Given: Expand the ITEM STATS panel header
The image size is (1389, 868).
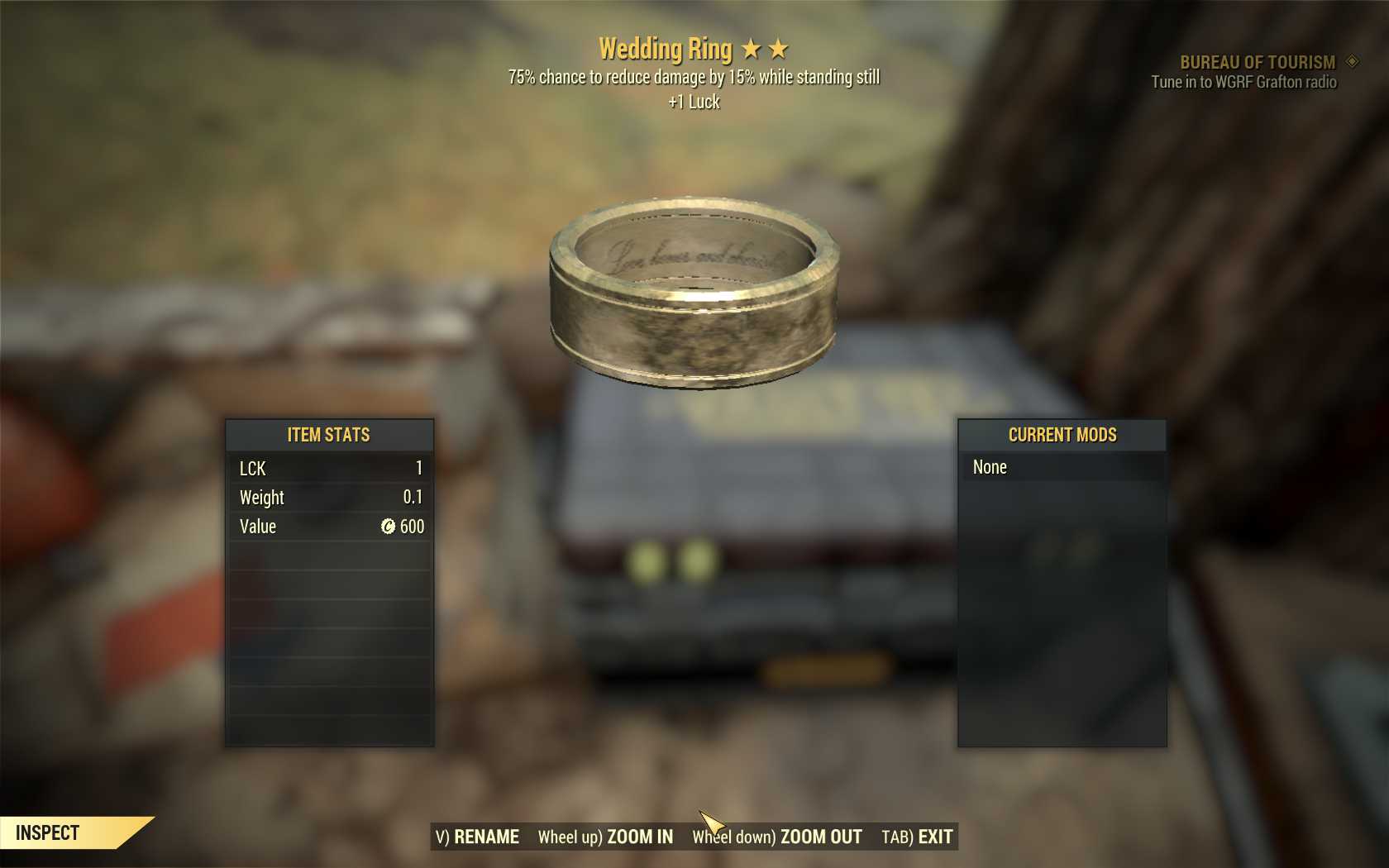Looking at the screenshot, I should [328, 435].
